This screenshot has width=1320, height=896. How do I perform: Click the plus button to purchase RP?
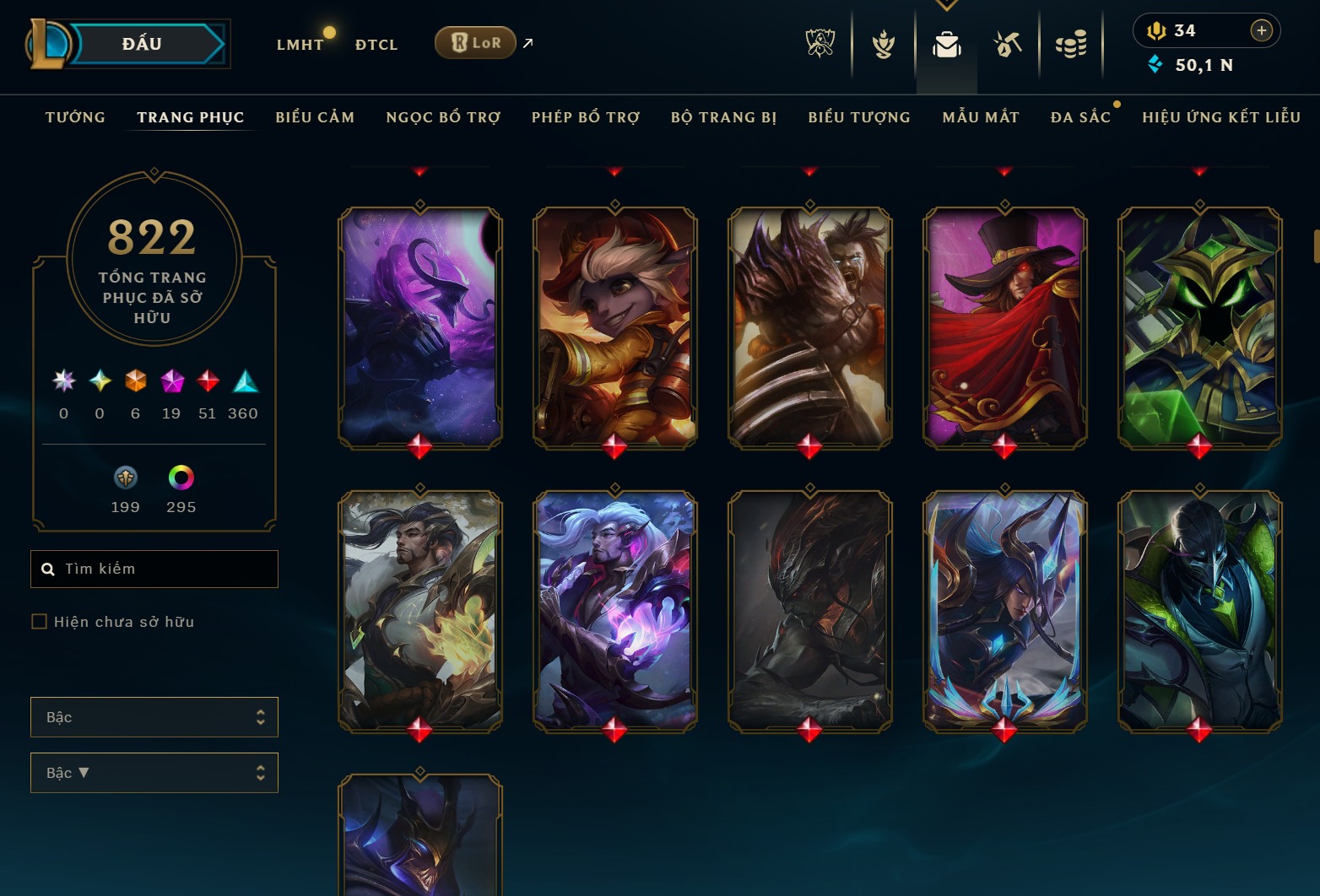pos(1262,30)
